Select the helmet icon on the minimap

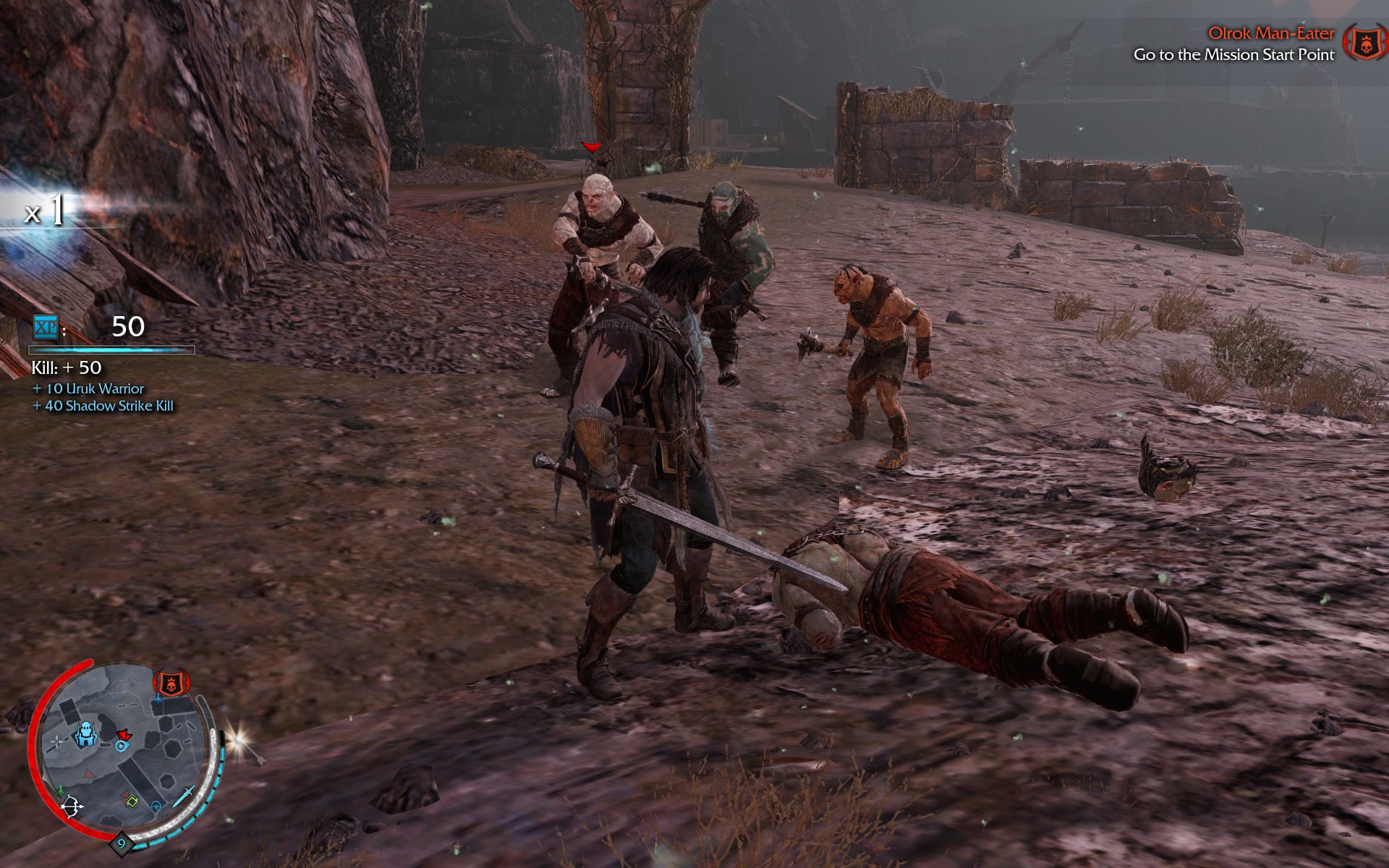[158, 805]
